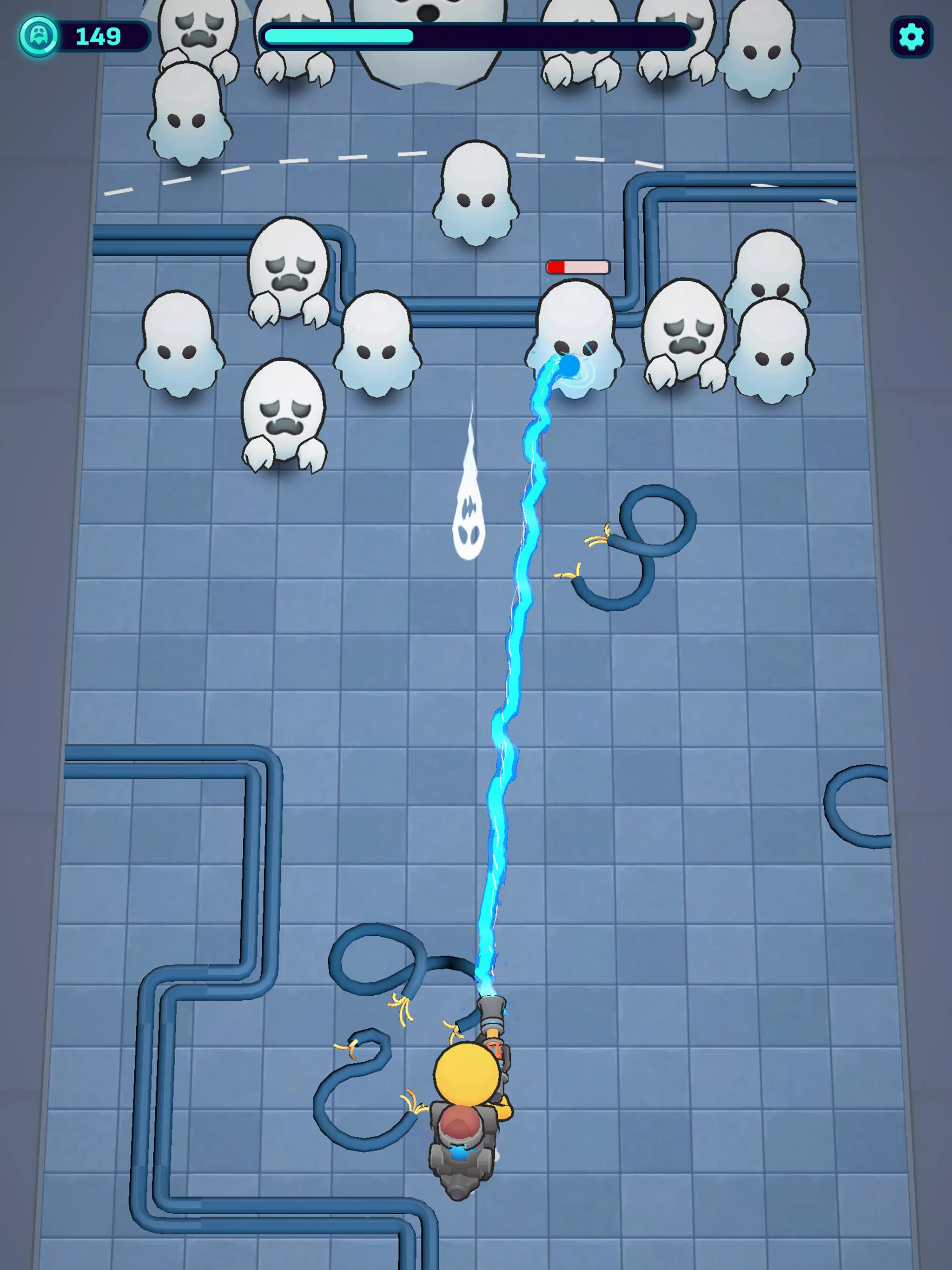Click the glowing ghost currency icon
Viewport: 952px width, 1270px height.
tap(40, 36)
